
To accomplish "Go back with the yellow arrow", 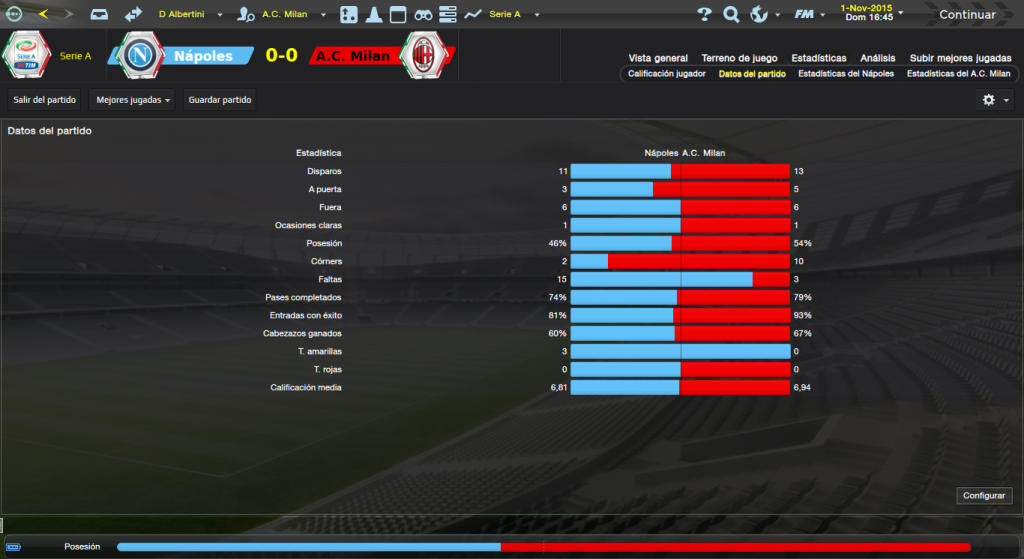I will (43, 15).
